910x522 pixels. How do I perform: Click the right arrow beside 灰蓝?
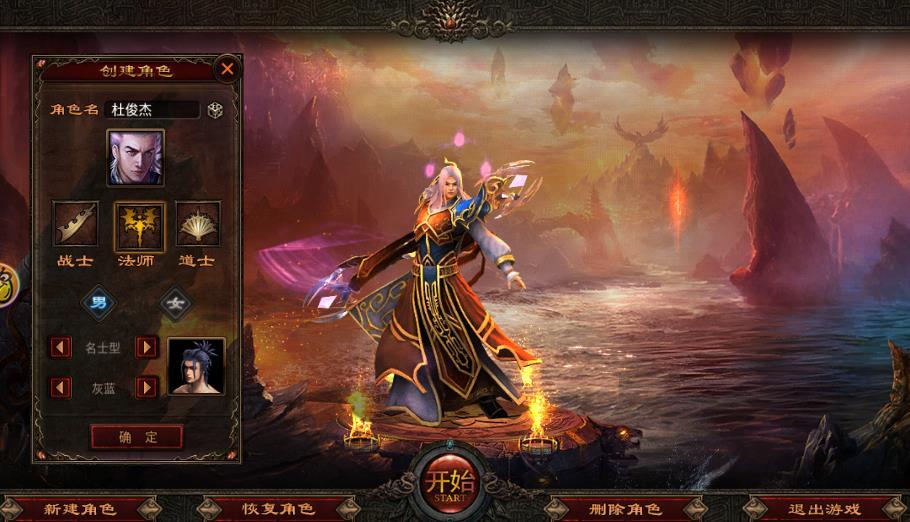pyautogui.click(x=147, y=387)
